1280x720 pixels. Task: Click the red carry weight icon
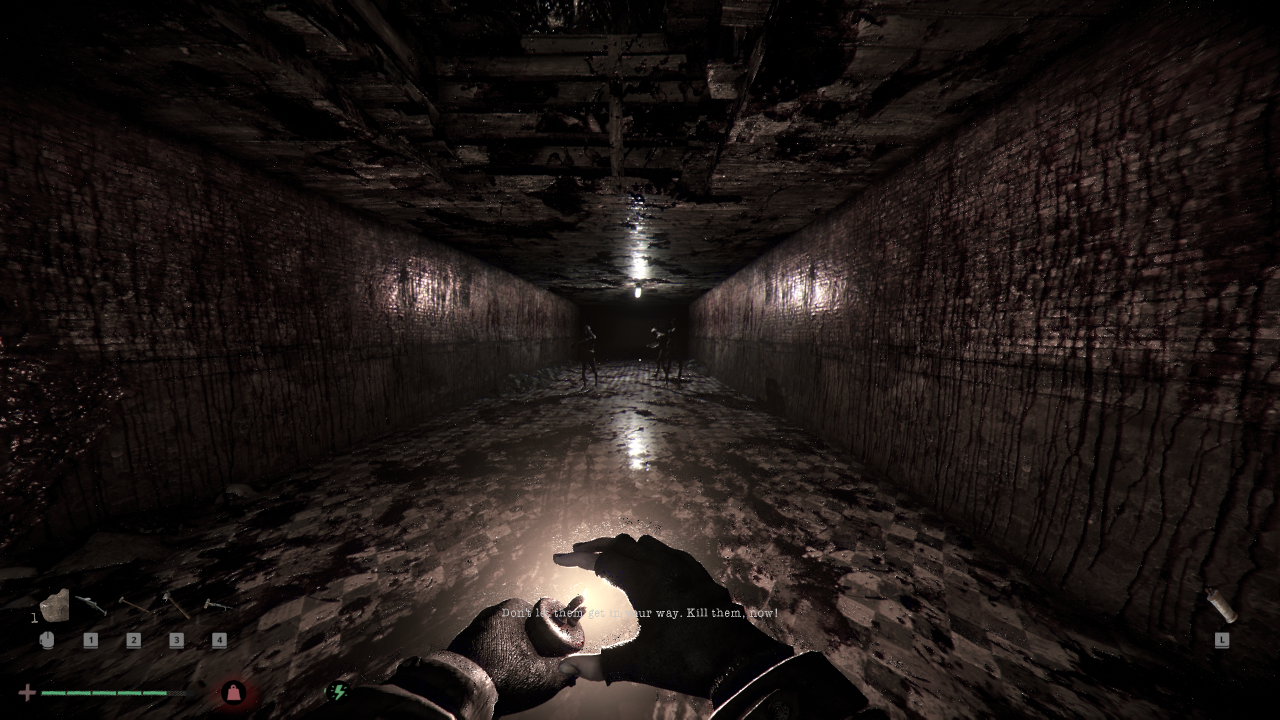(234, 692)
